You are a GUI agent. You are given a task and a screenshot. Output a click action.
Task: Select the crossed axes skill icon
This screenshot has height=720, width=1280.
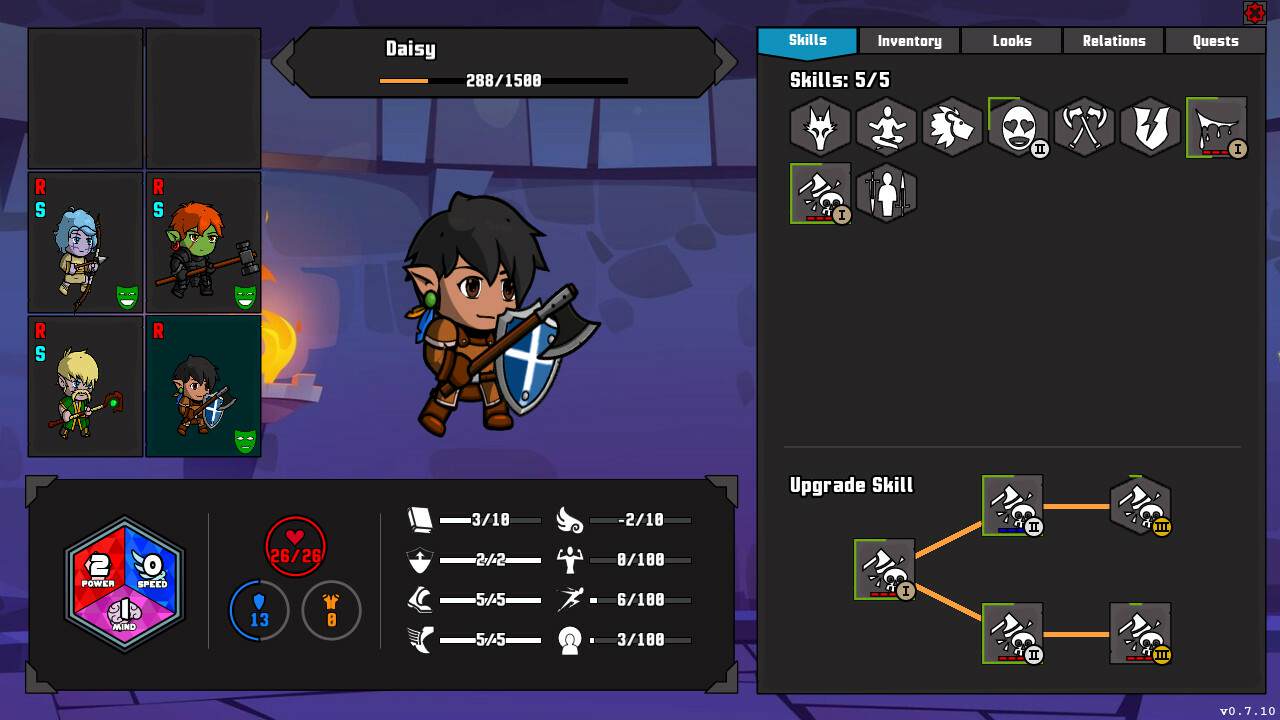coord(1084,127)
